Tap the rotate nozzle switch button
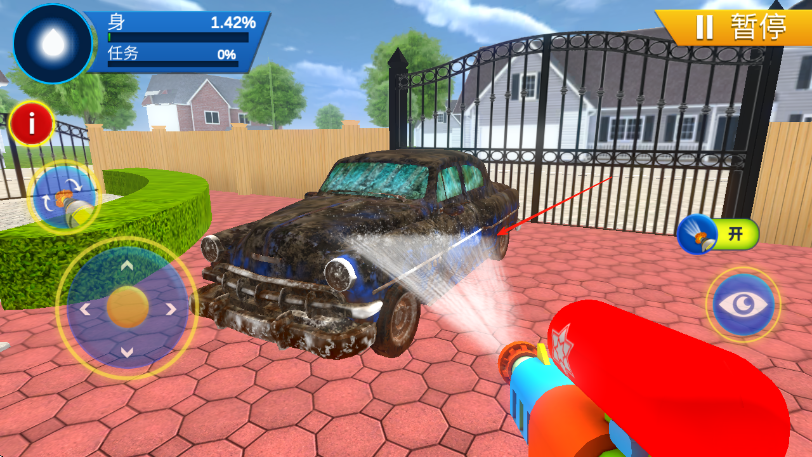The image size is (812, 457). pyautogui.click(x=65, y=197)
